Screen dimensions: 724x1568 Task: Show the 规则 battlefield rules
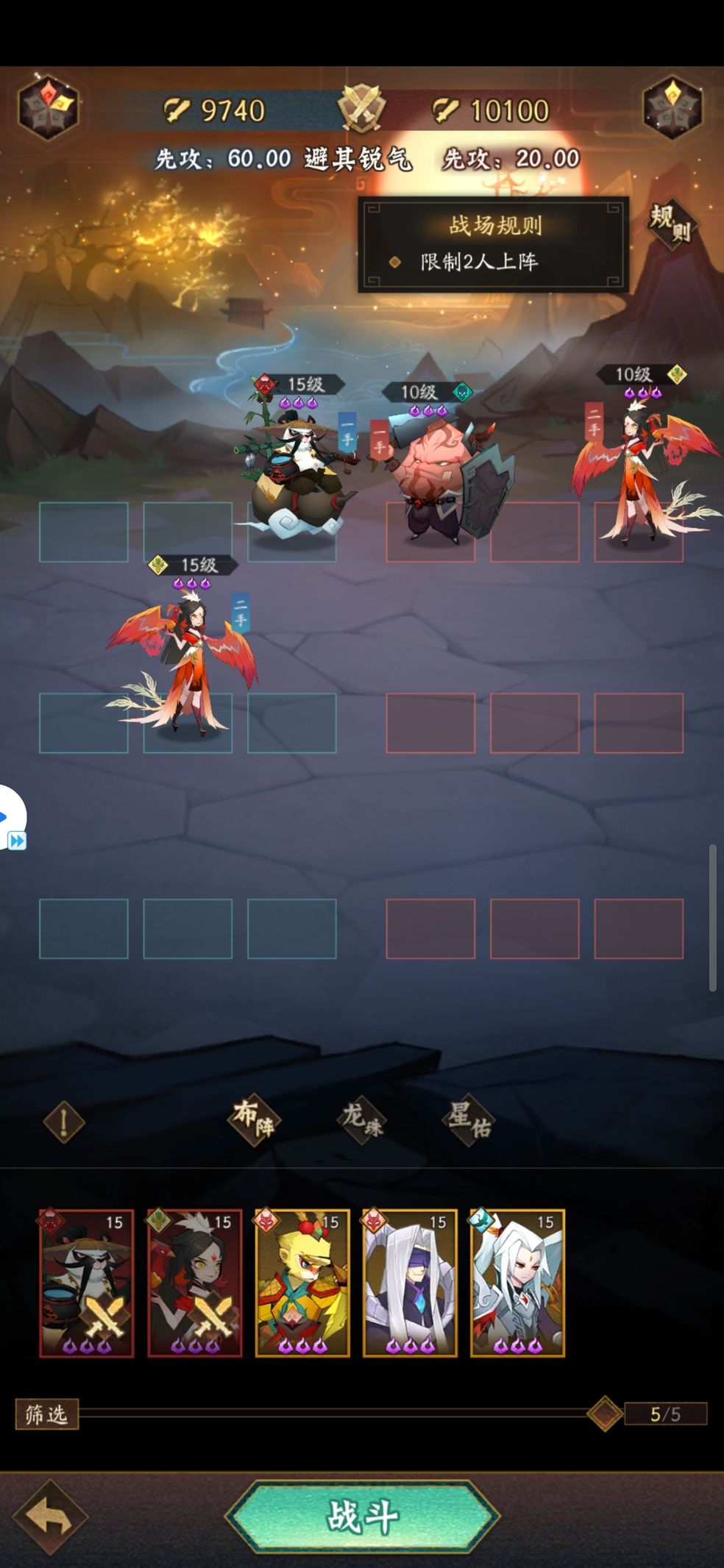tap(671, 224)
